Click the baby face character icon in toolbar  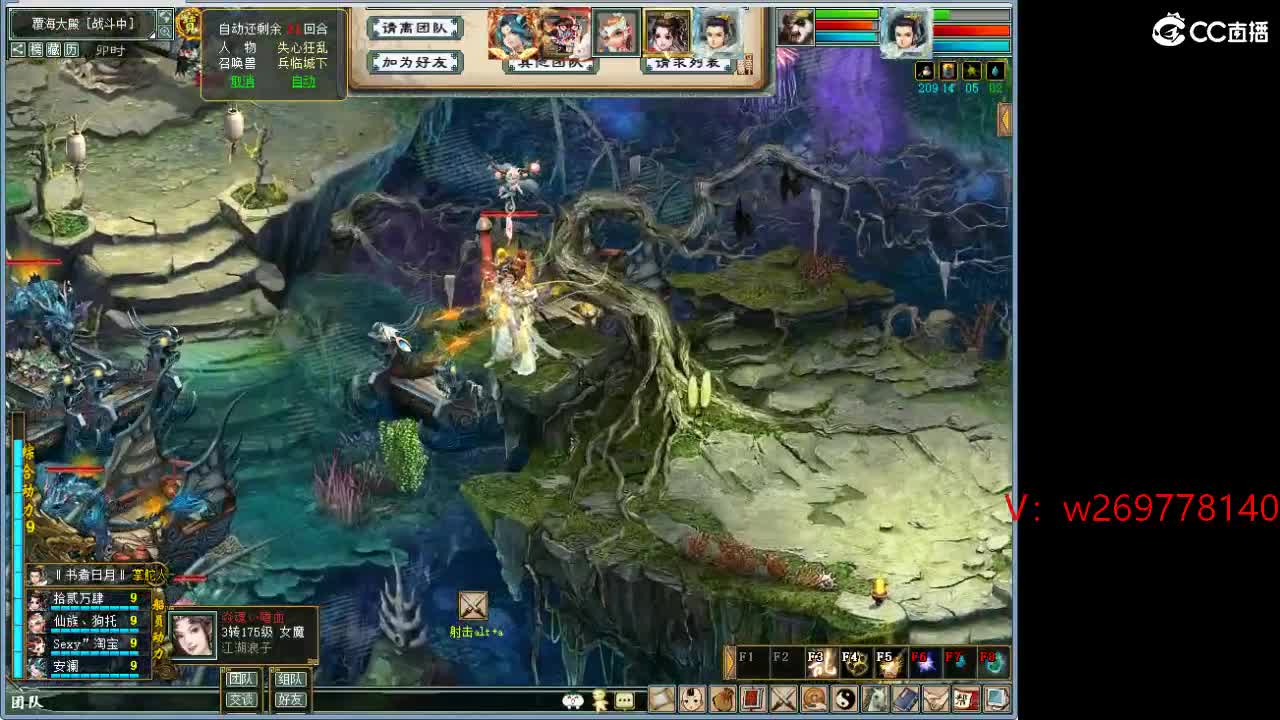tap(691, 700)
